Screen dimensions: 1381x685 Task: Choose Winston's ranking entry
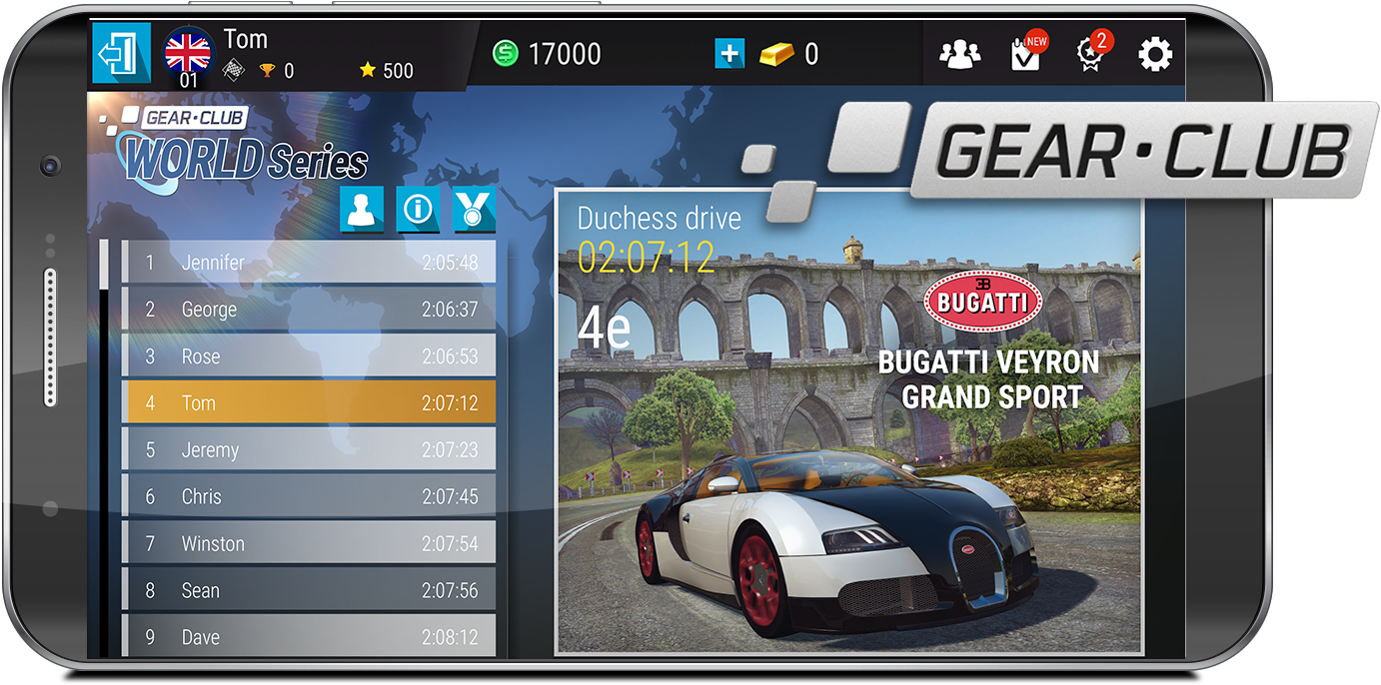(309, 543)
